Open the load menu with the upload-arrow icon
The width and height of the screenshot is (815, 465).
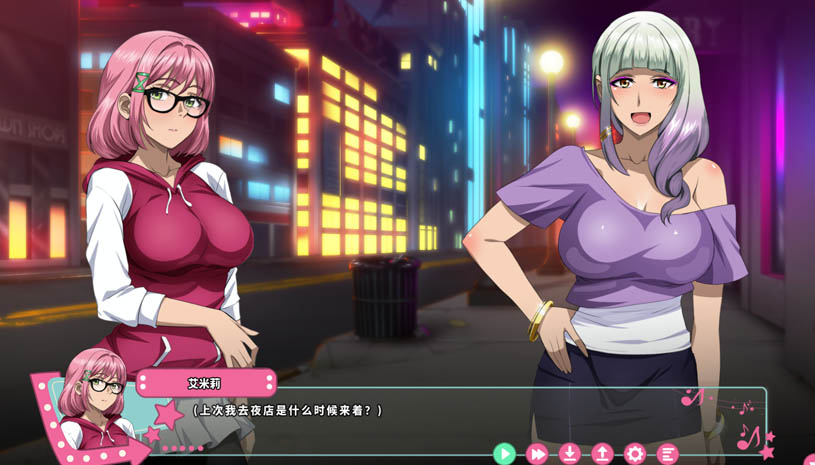pyautogui.click(x=602, y=454)
